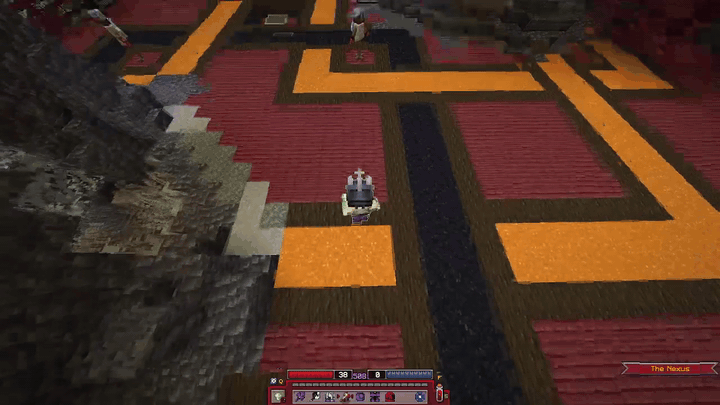Select the black and white skull hotbar slot
This screenshot has width=720, height=405.
316,397
